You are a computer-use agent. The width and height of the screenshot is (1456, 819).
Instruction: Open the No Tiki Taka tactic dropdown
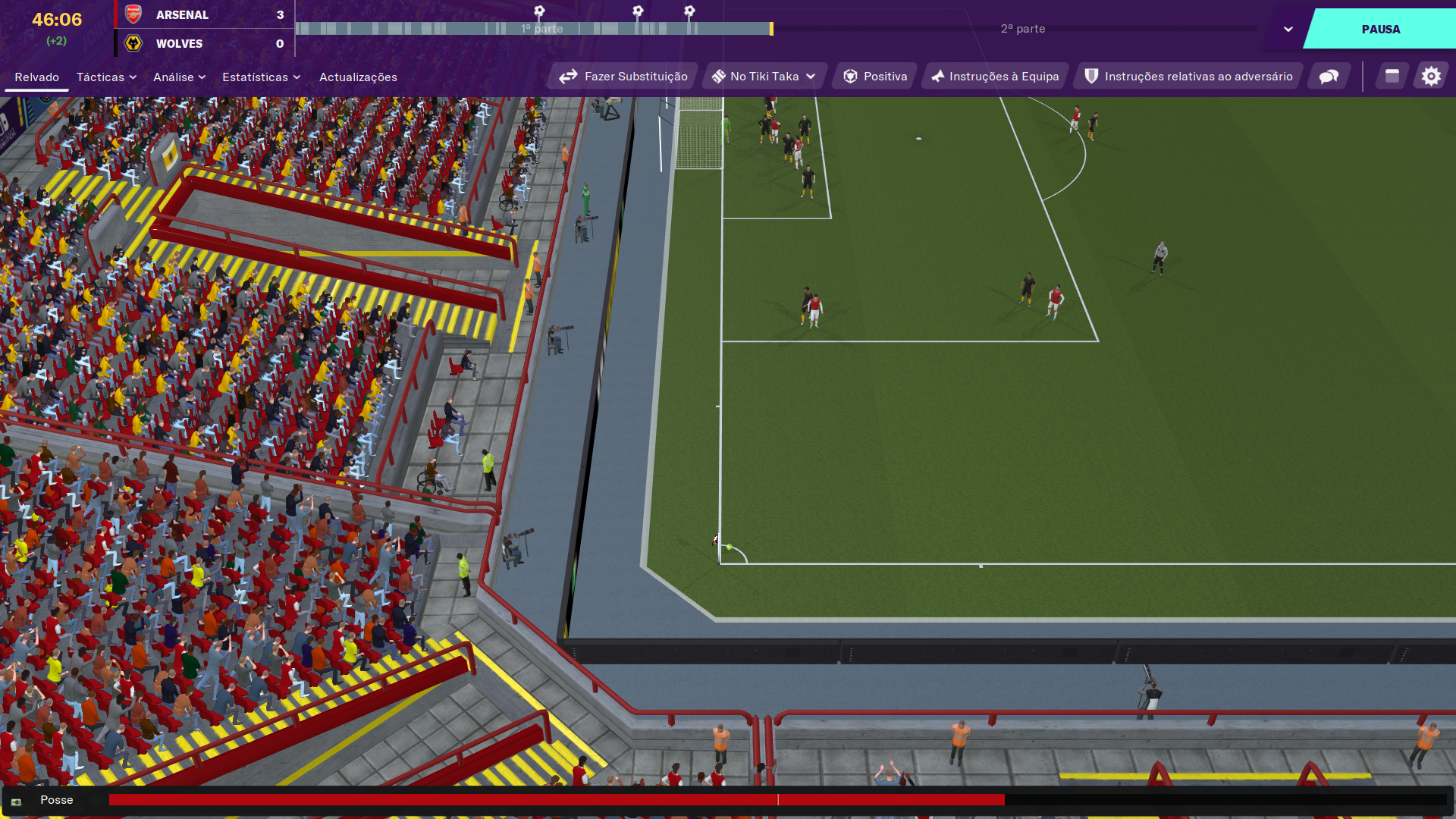point(764,77)
